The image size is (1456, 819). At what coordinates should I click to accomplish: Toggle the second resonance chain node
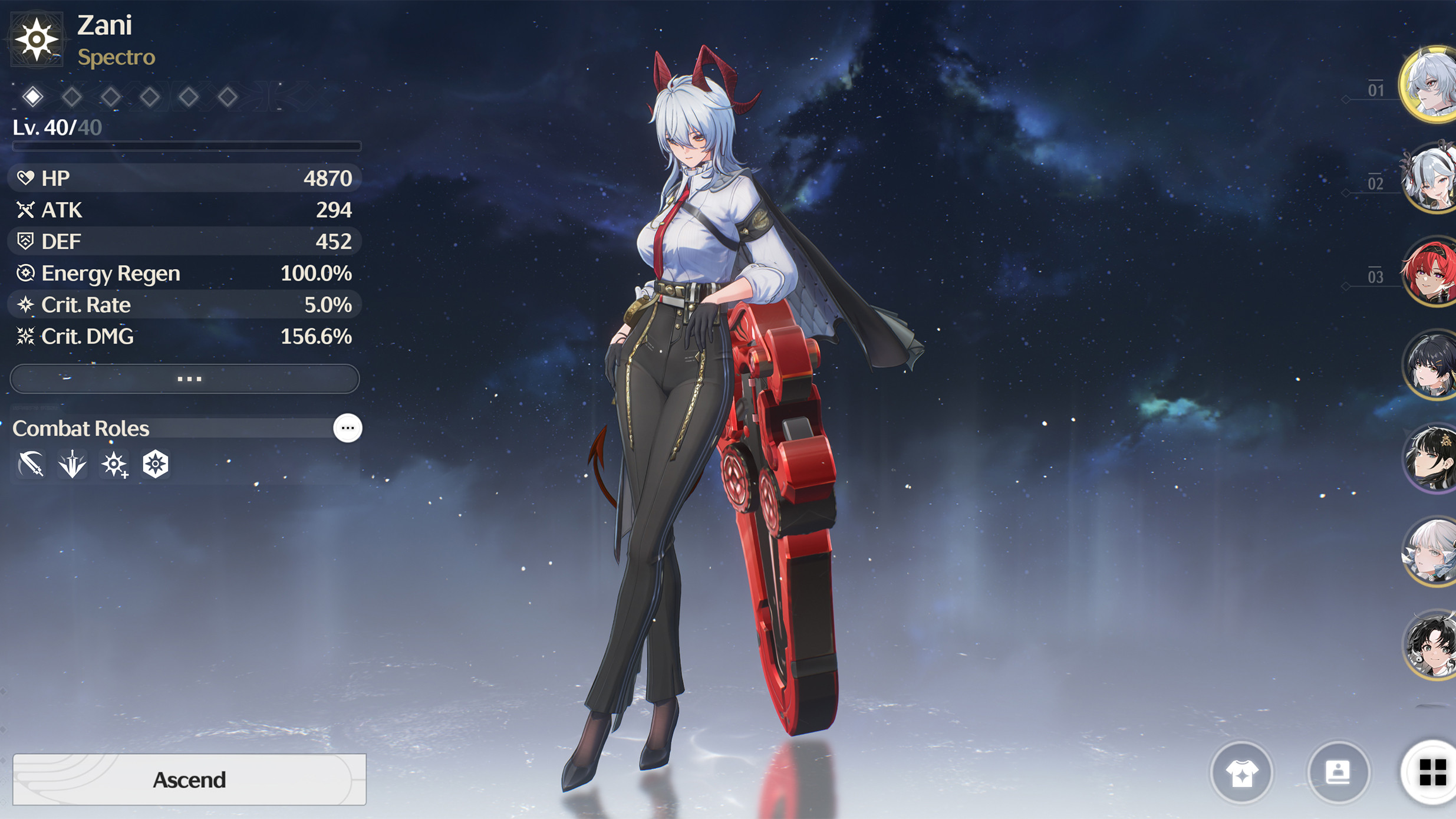coord(73,96)
